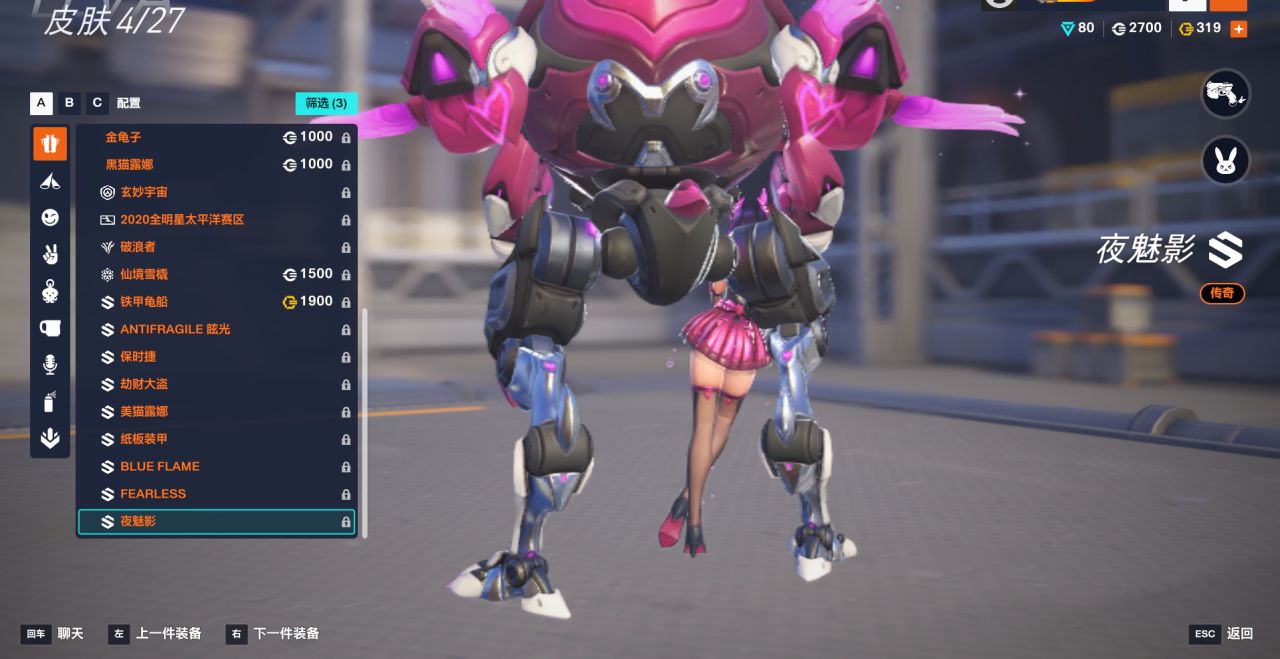Screen dimensions: 1280x659
Task: Open the microphone voice line category
Action: [50, 365]
